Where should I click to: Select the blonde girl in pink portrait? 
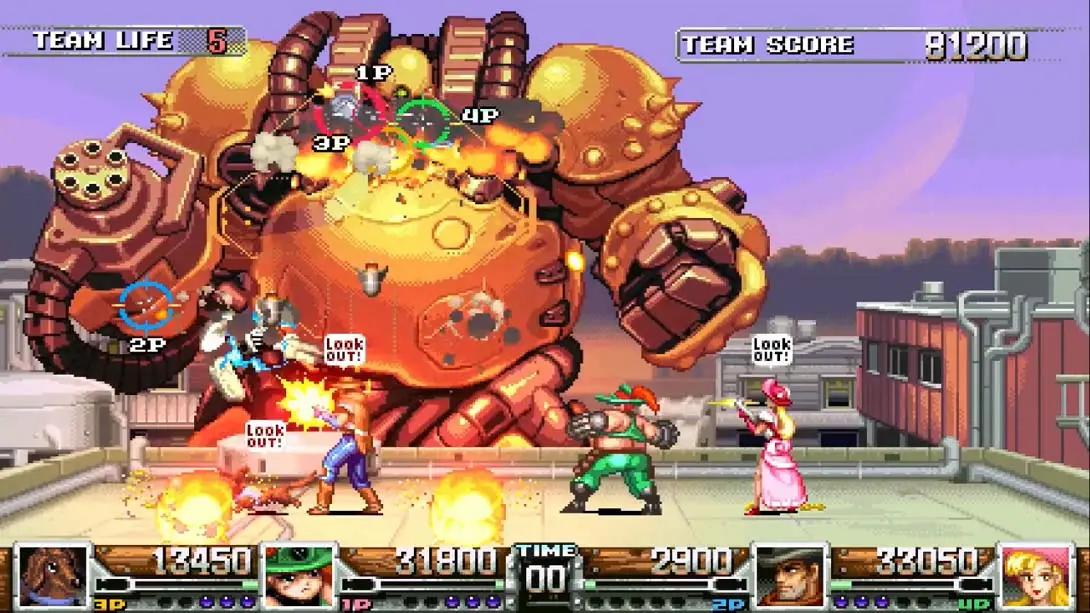(x=1037, y=575)
